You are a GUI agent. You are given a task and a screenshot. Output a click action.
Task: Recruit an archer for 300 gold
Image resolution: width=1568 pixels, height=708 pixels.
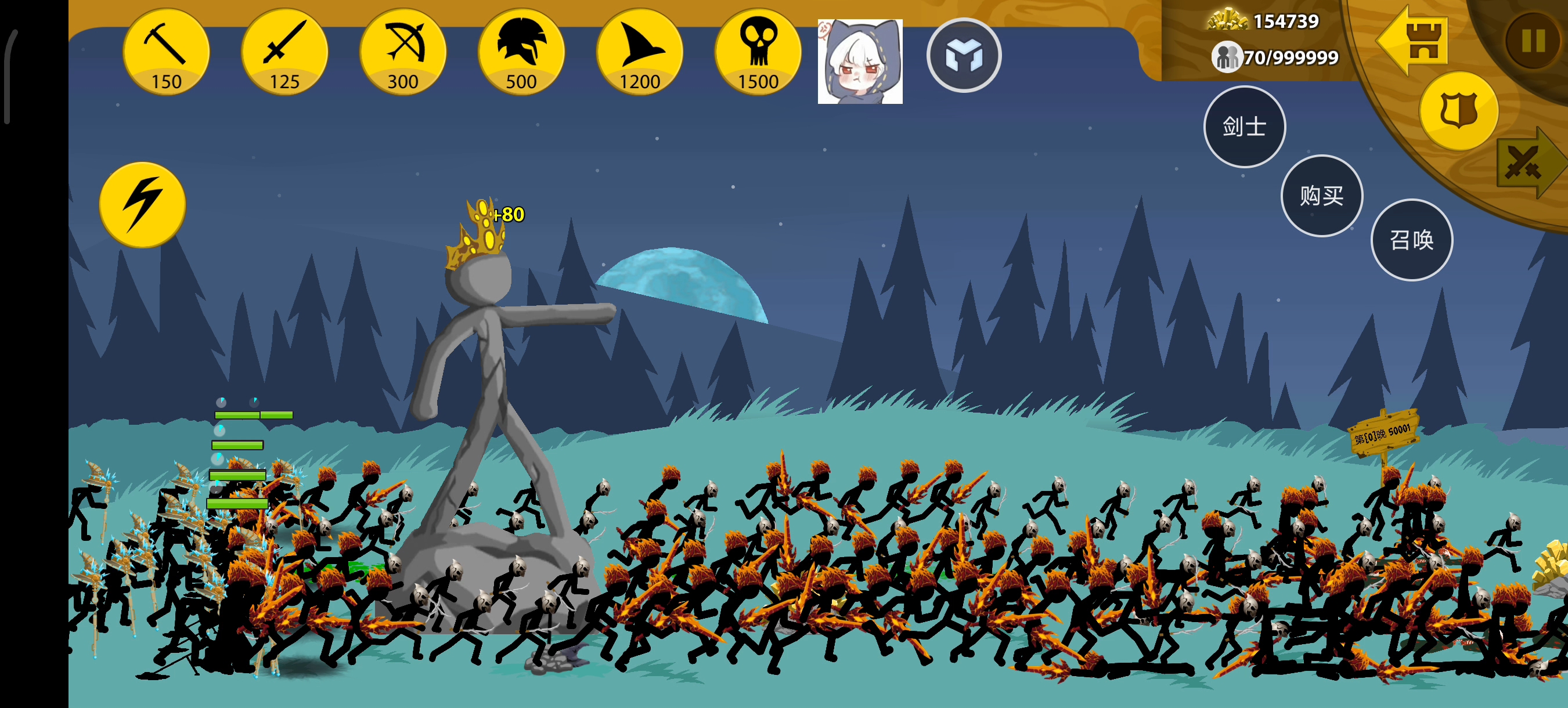[x=402, y=52]
